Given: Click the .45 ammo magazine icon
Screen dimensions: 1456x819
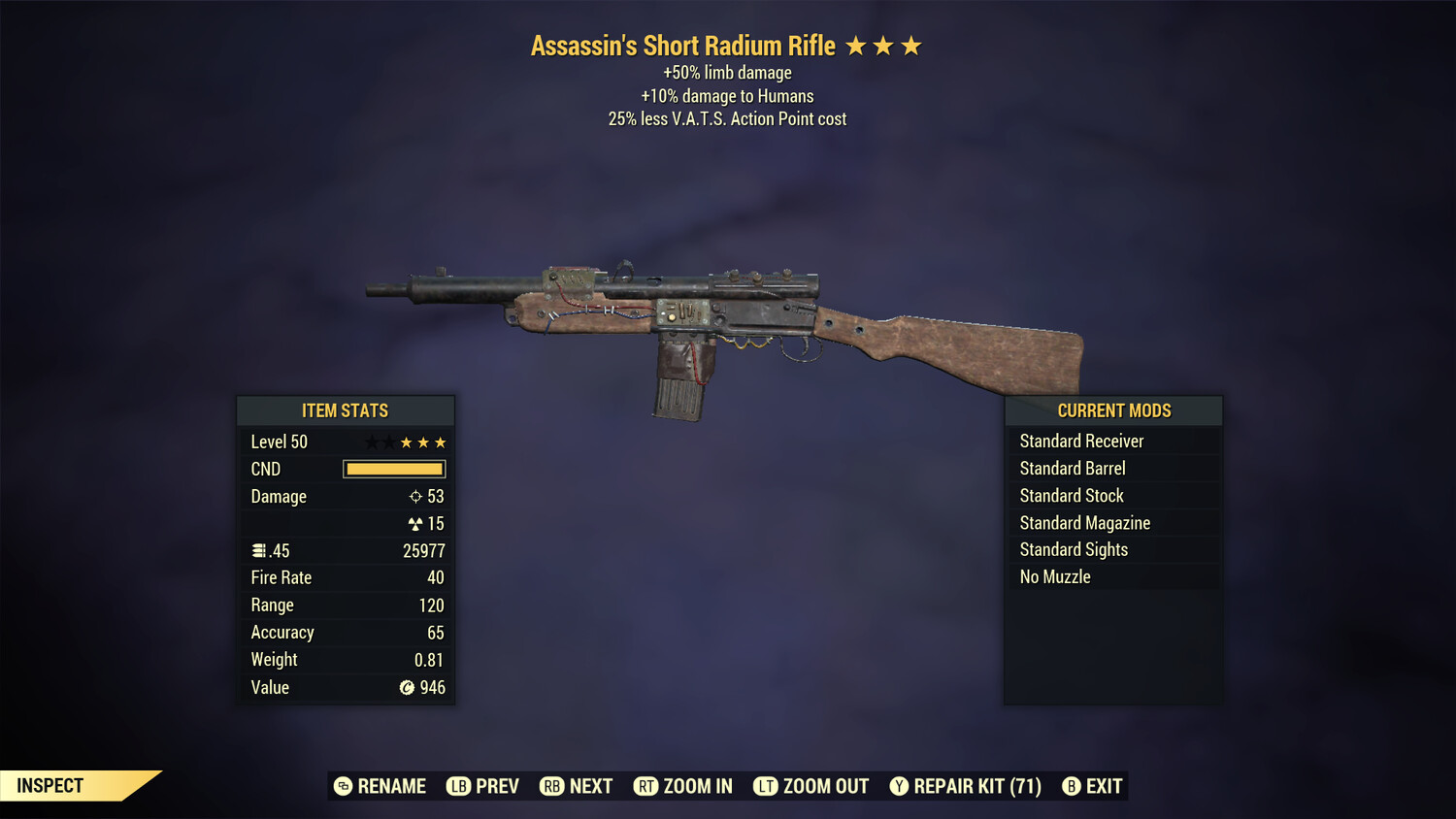Looking at the screenshot, I should tap(260, 550).
